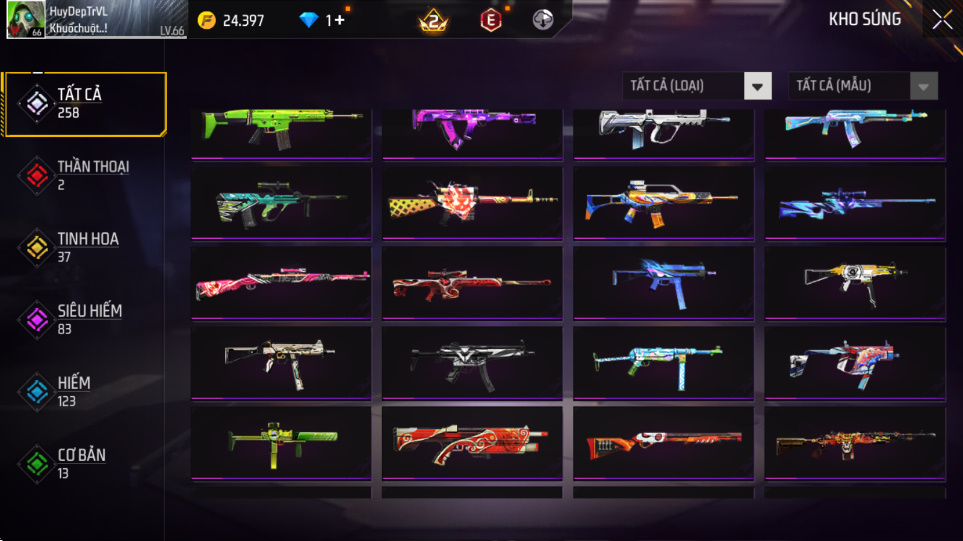The height and width of the screenshot is (541, 963).
Task: Open the gold crown rank badge
Action: click(433, 20)
